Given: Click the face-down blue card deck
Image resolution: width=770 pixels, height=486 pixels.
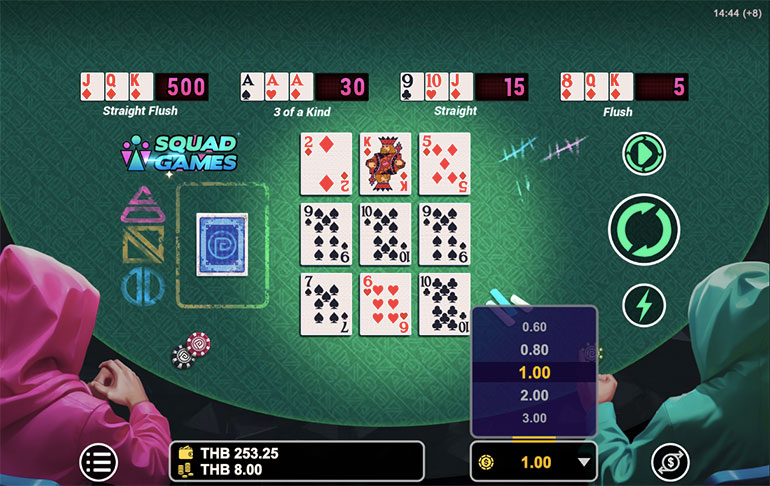Looking at the screenshot, I should [x=221, y=242].
